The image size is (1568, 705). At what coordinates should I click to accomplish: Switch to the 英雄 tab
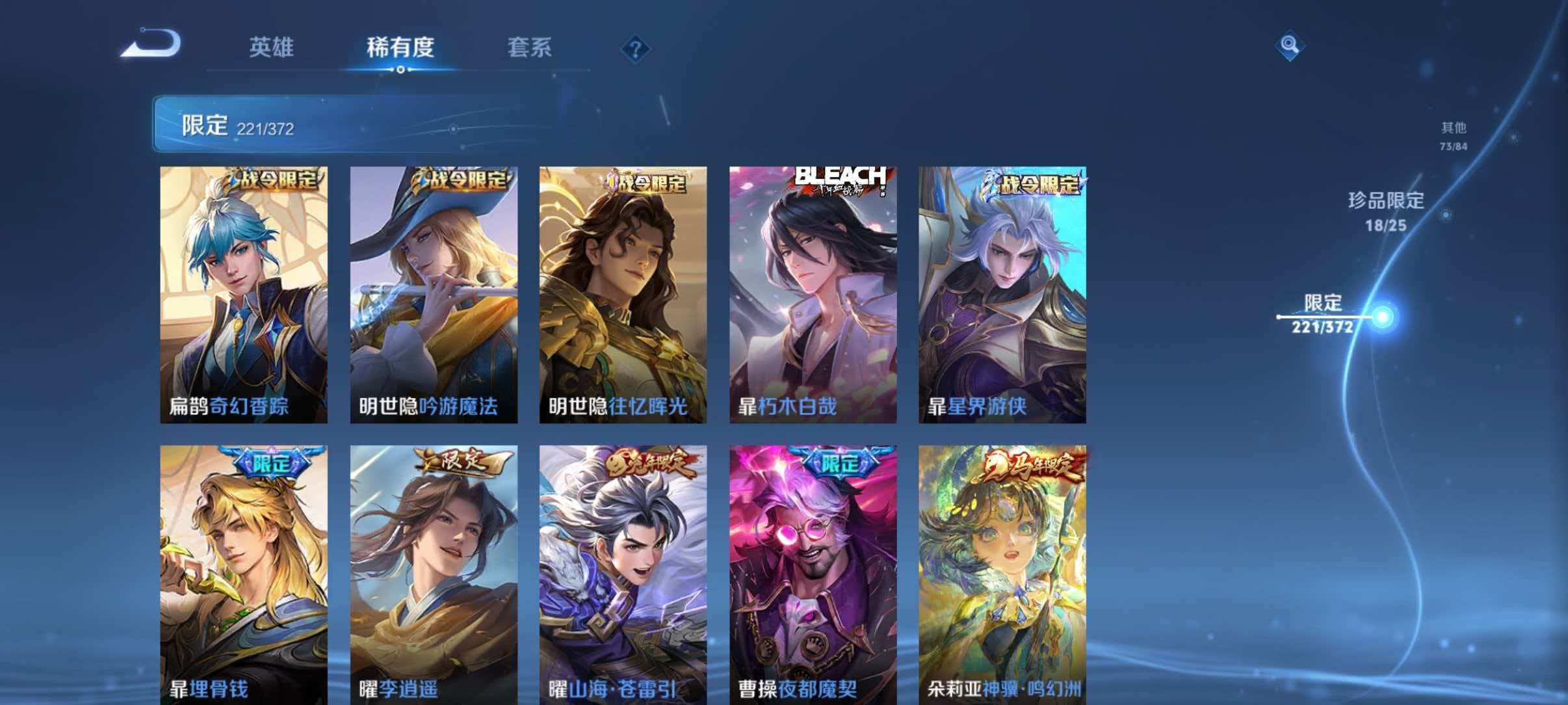(272, 47)
